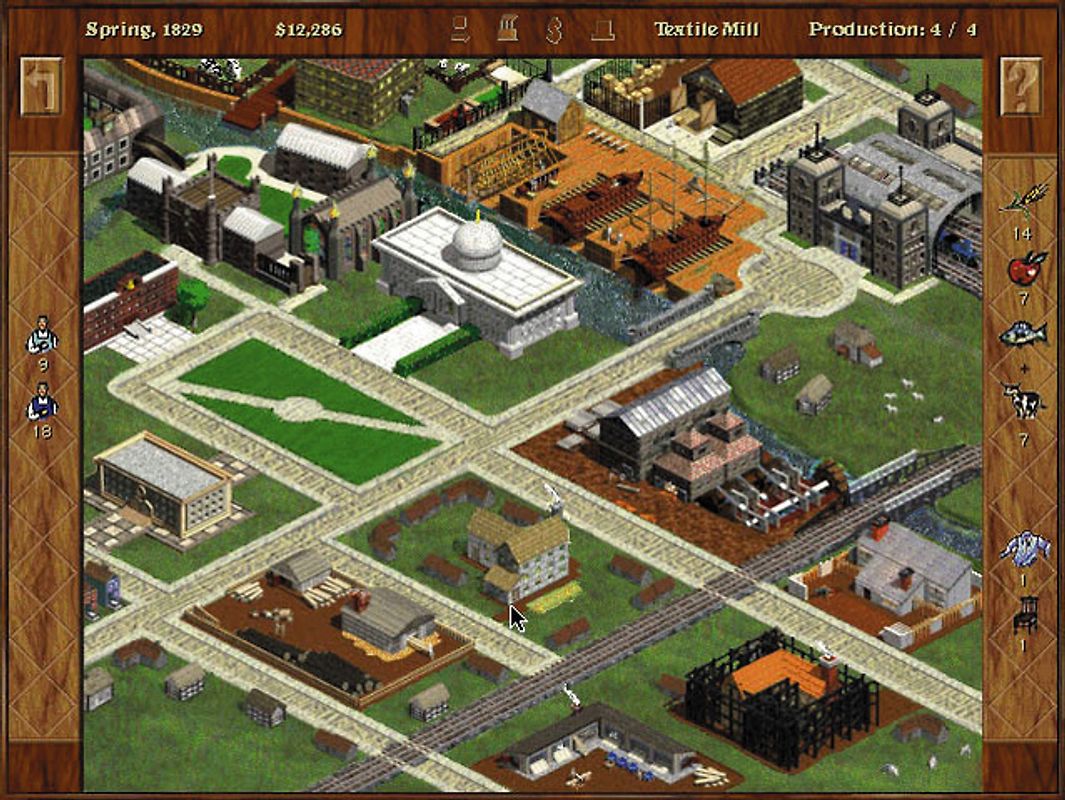Open help with the question mark button
Screen dimensions: 1065x800
[x=1020, y=86]
